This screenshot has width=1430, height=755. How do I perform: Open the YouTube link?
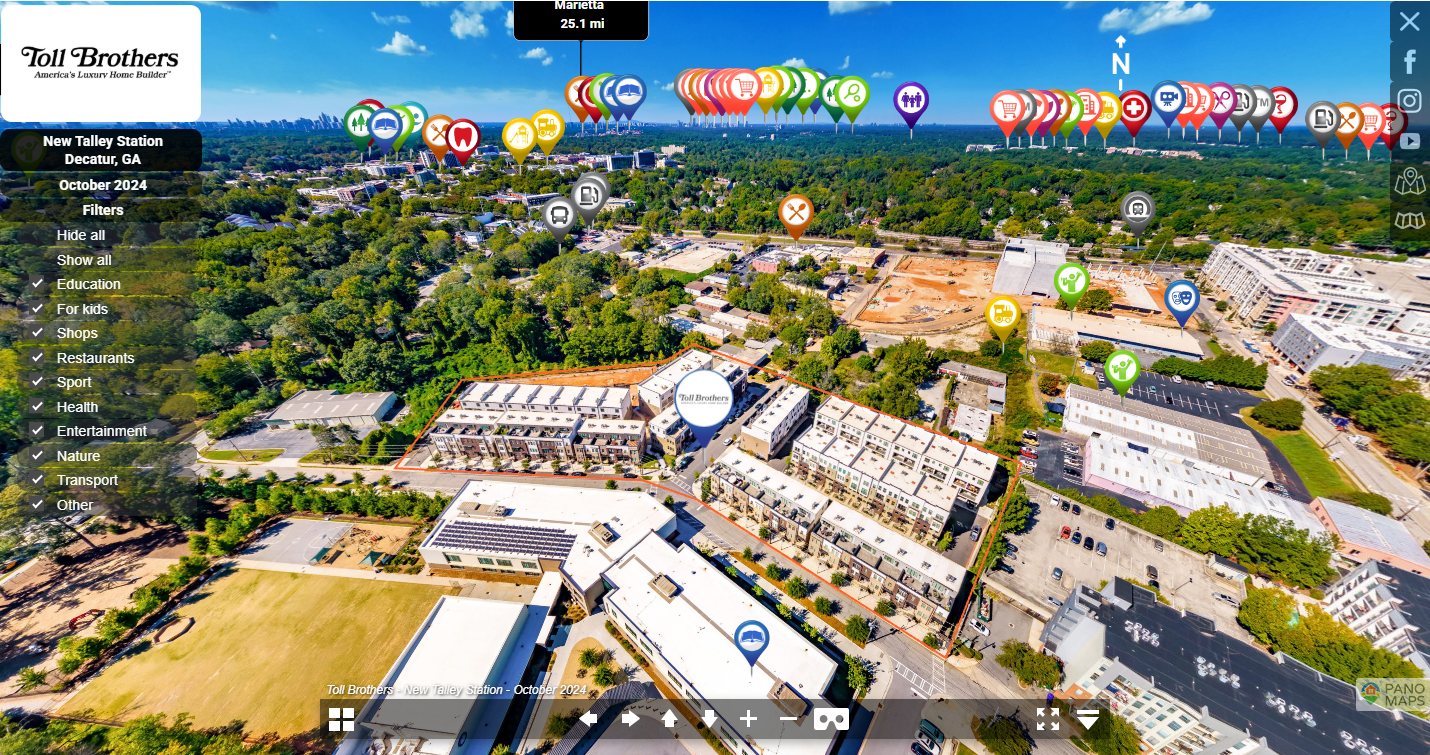[x=1410, y=142]
